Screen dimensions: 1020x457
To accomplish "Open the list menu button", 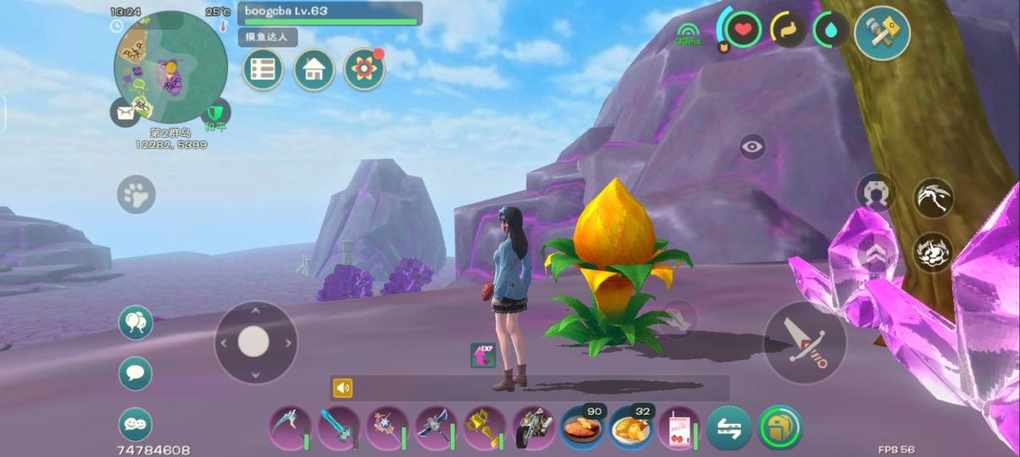I will click(x=263, y=69).
